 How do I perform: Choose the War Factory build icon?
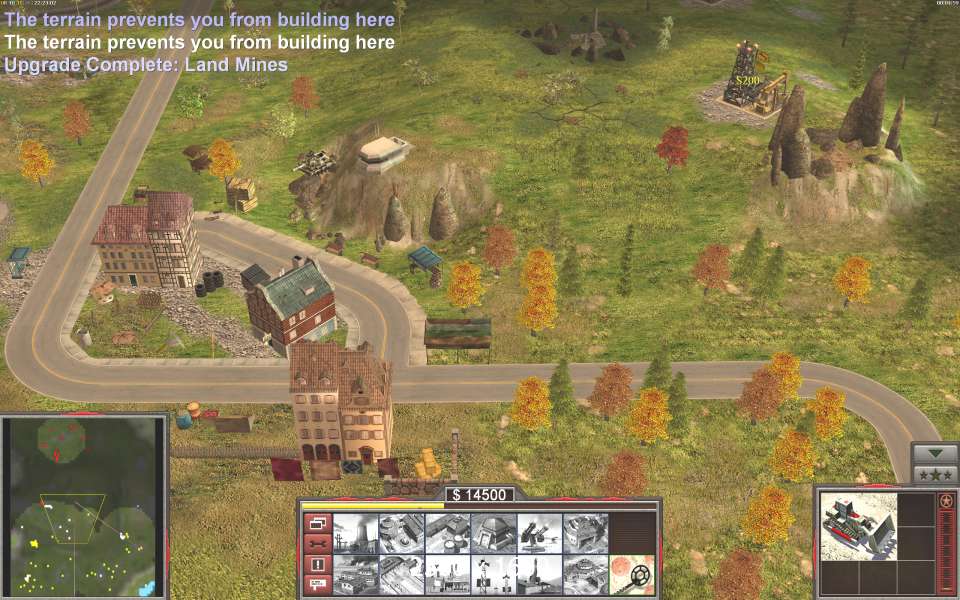[x=585, y=533]
